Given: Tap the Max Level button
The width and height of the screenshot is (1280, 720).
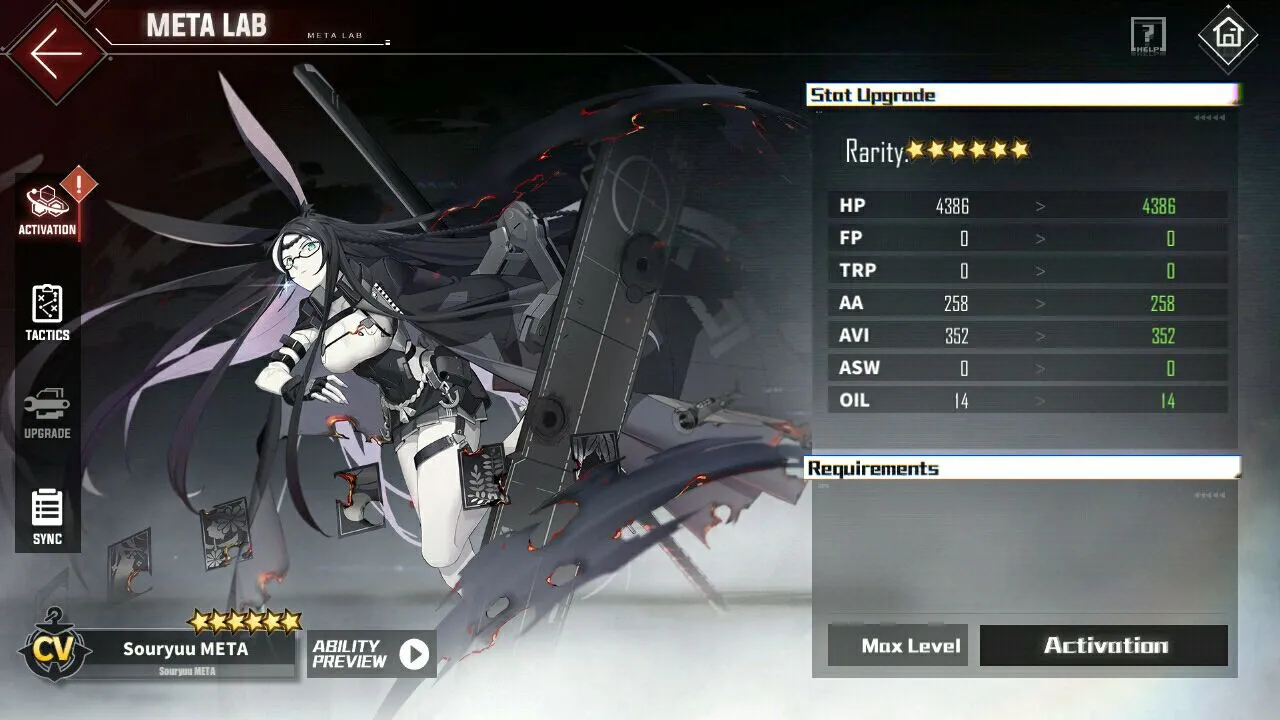Looking at the screenshot, I should pyautogui.click(x=897, y=646).
